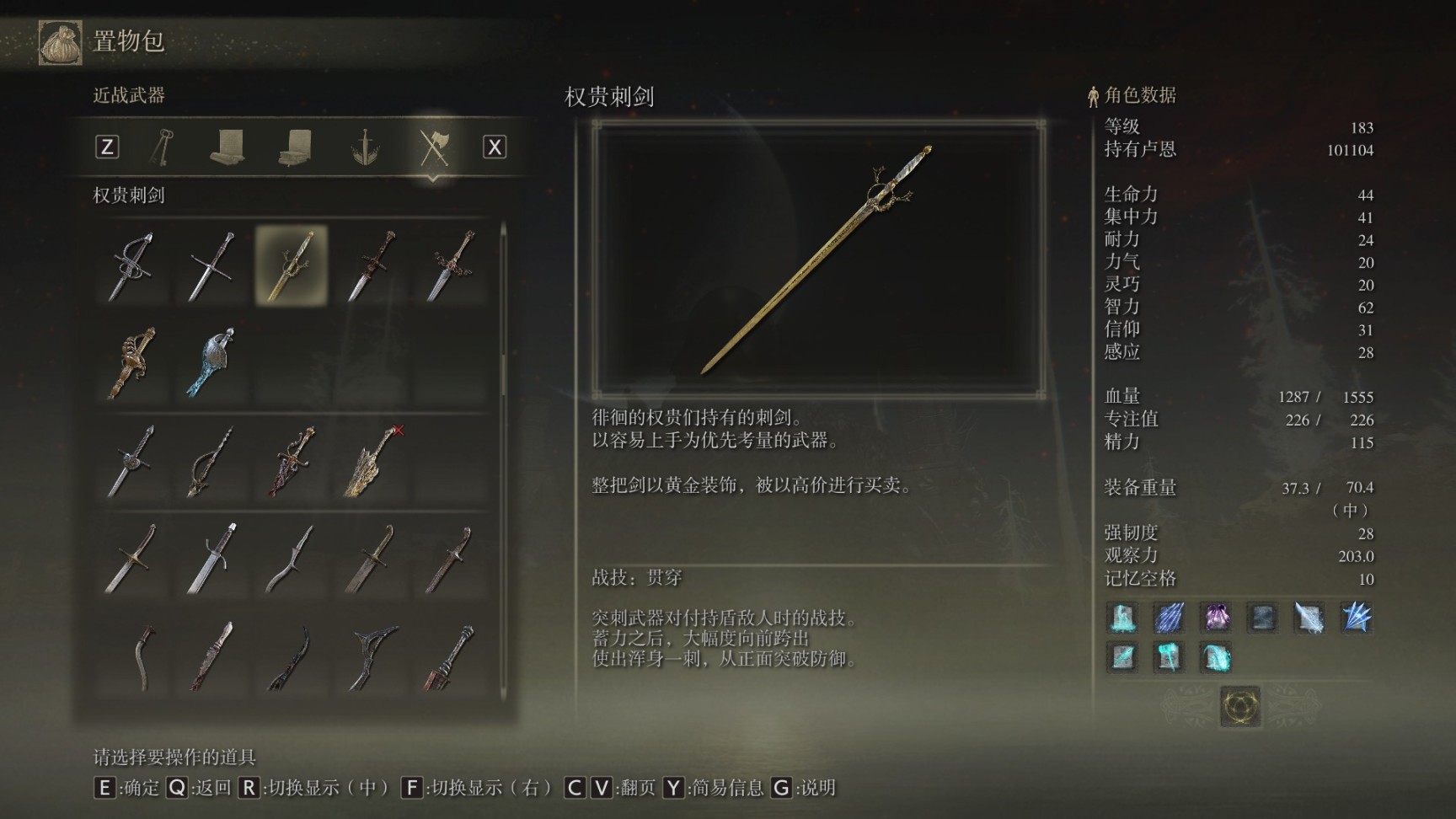Select the keys category tab
Viewport: 1456px width, 819px height.
pos(162,147)
